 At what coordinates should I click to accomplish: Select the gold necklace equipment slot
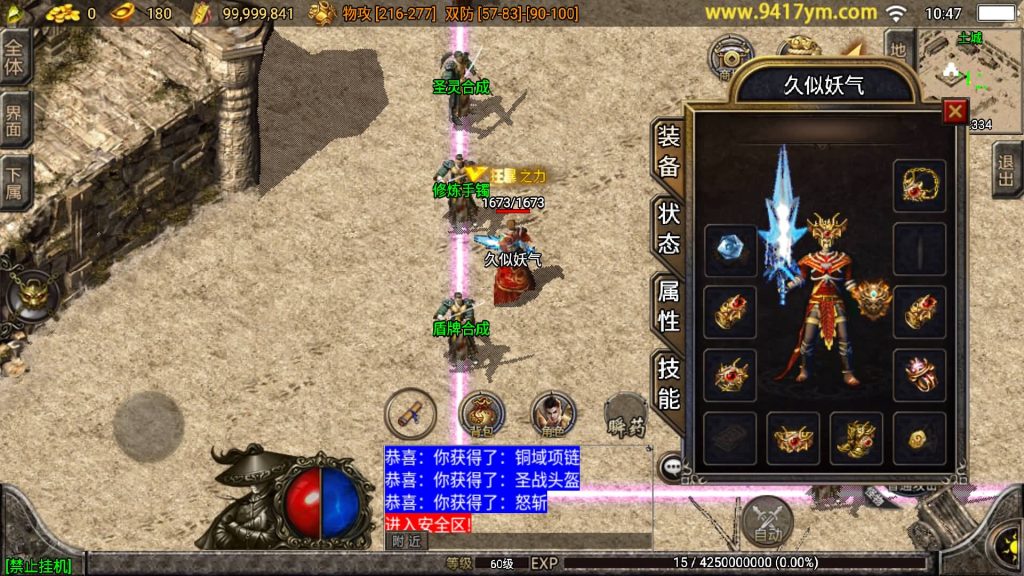click(919, 185)
